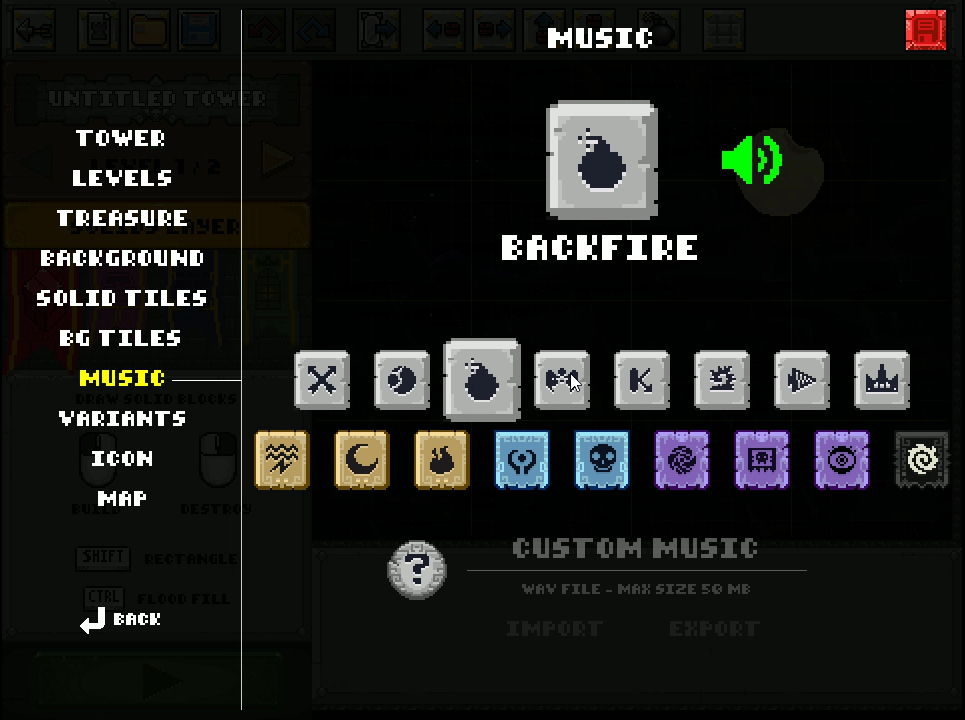Select the Icon menu entry
The width and height of the screenshot is (965, 720).
click(x=122, y=458)
